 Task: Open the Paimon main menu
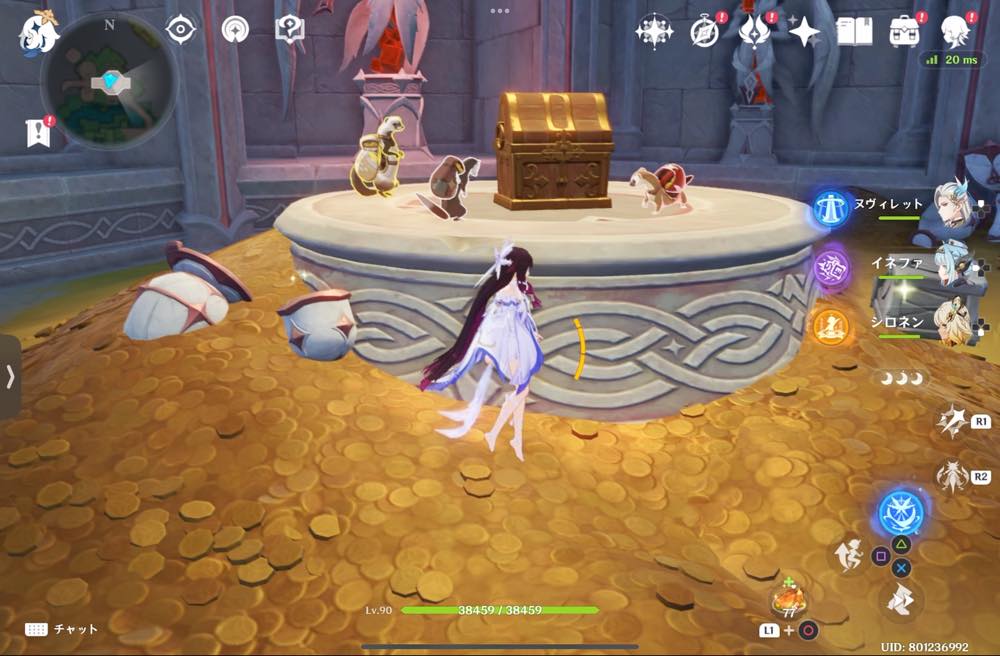tap(38, 32)
